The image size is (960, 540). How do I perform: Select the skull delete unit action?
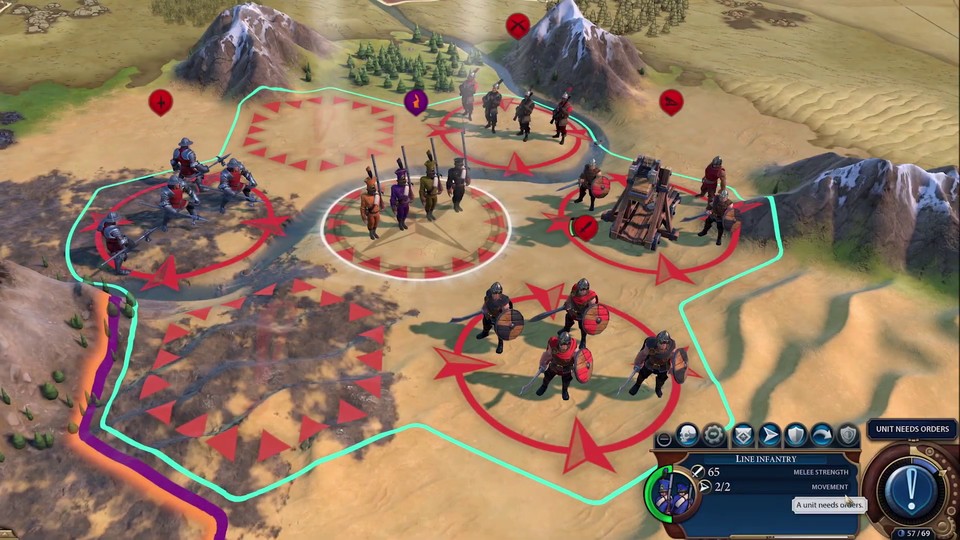687,435
